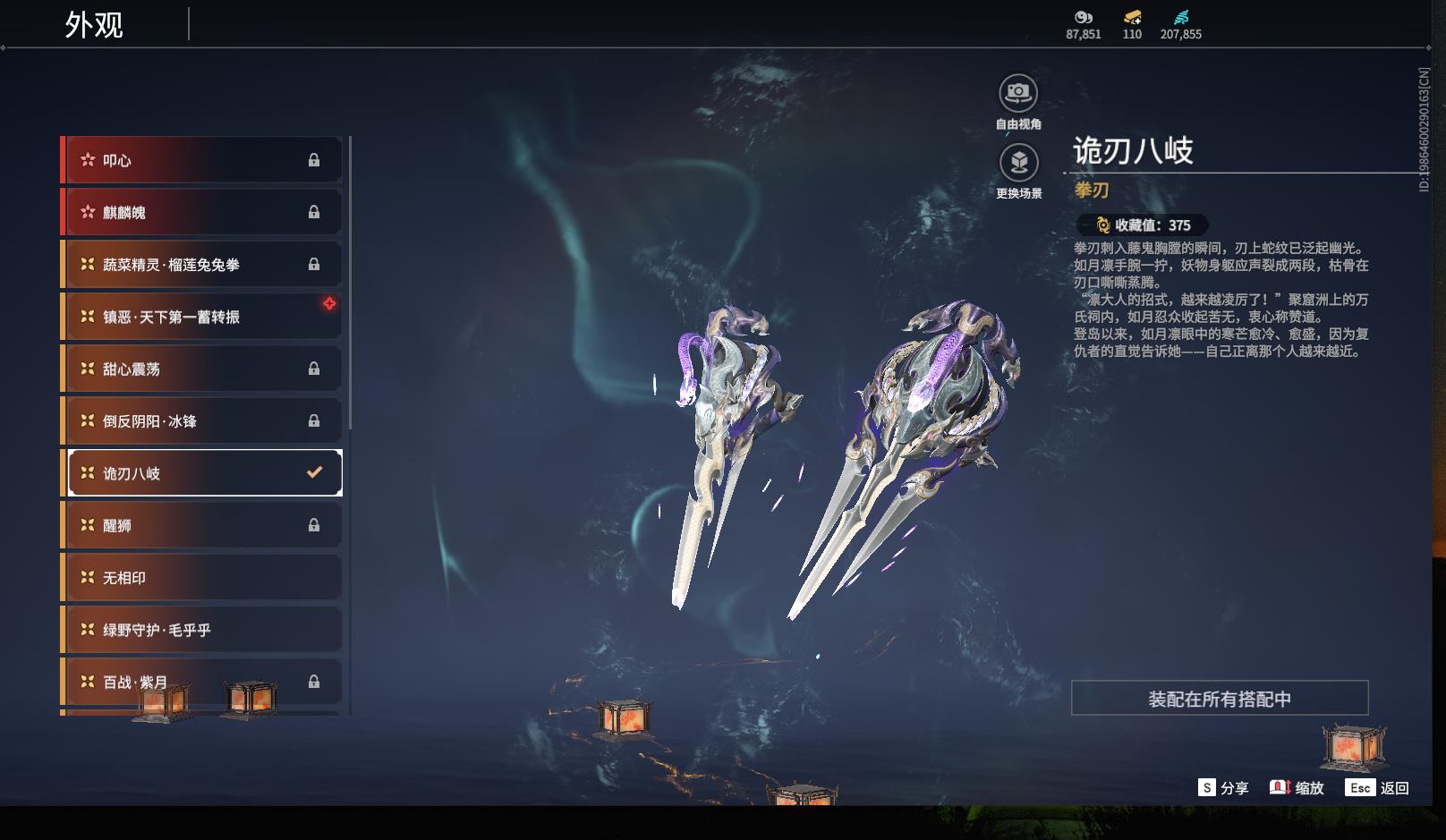Screen dimensions: 1446x840
Task: Select 蔬菜精灵·榴莲兔兔拳 from the list
Action: tap(201, 265)
